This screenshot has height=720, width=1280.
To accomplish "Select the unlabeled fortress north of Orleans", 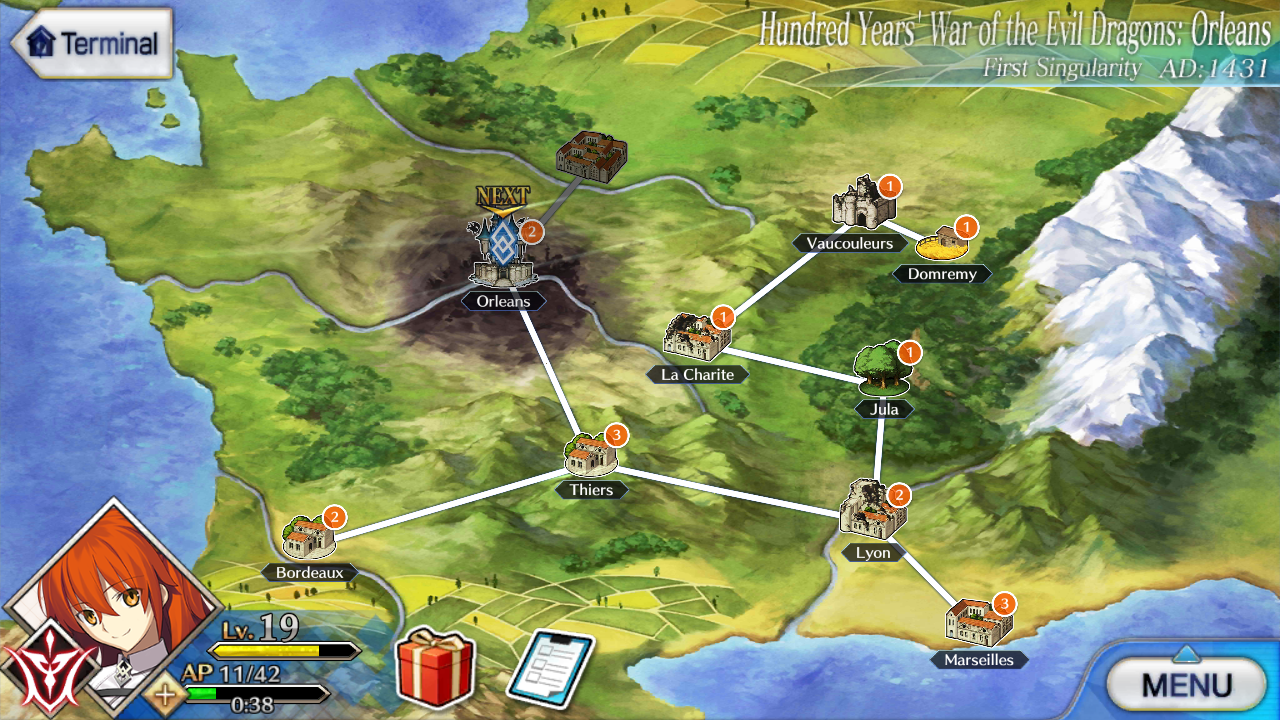I will pyautogui.click(x=591, y=156).
